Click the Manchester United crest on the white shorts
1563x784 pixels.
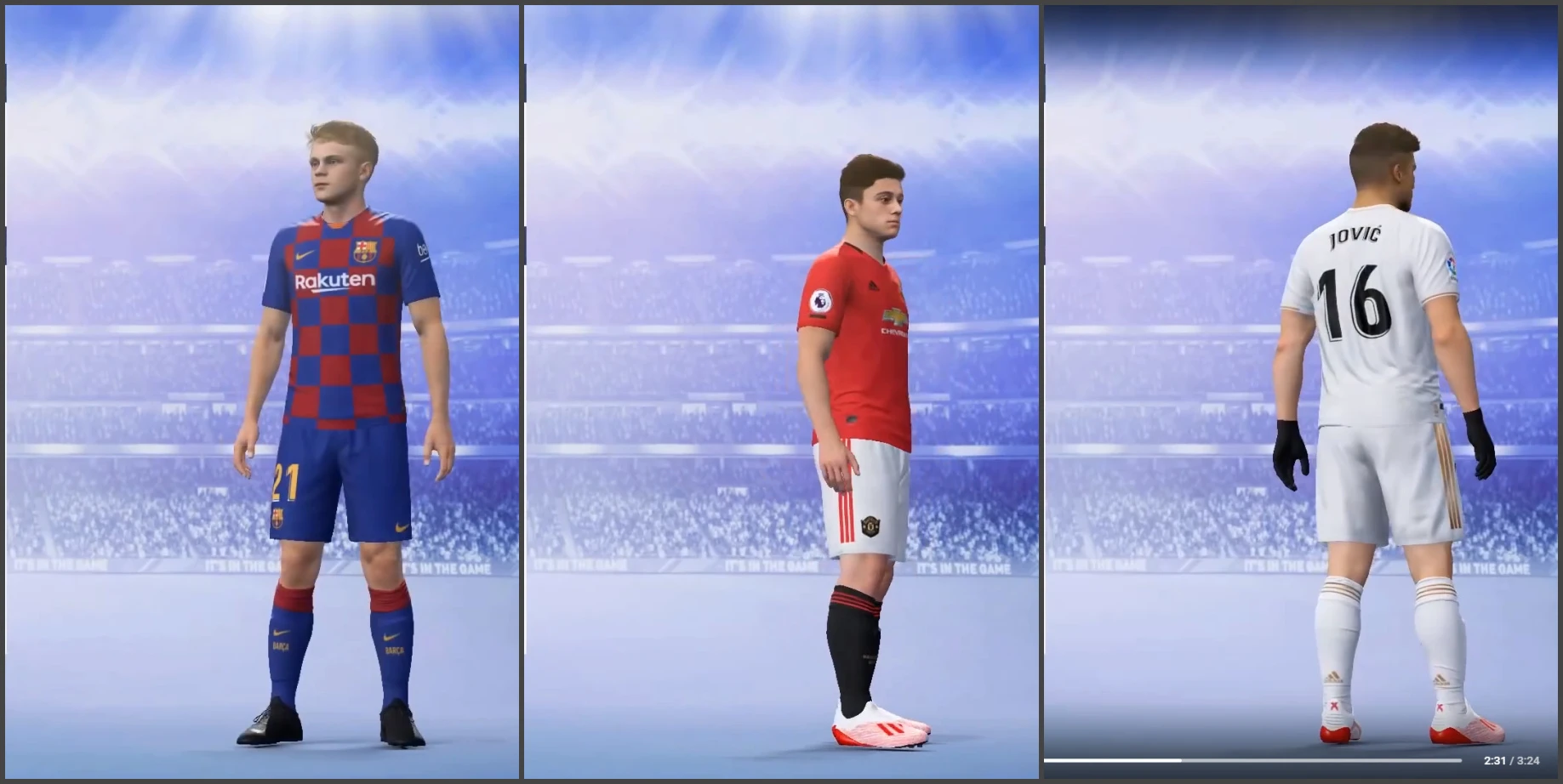coord(872,527)
